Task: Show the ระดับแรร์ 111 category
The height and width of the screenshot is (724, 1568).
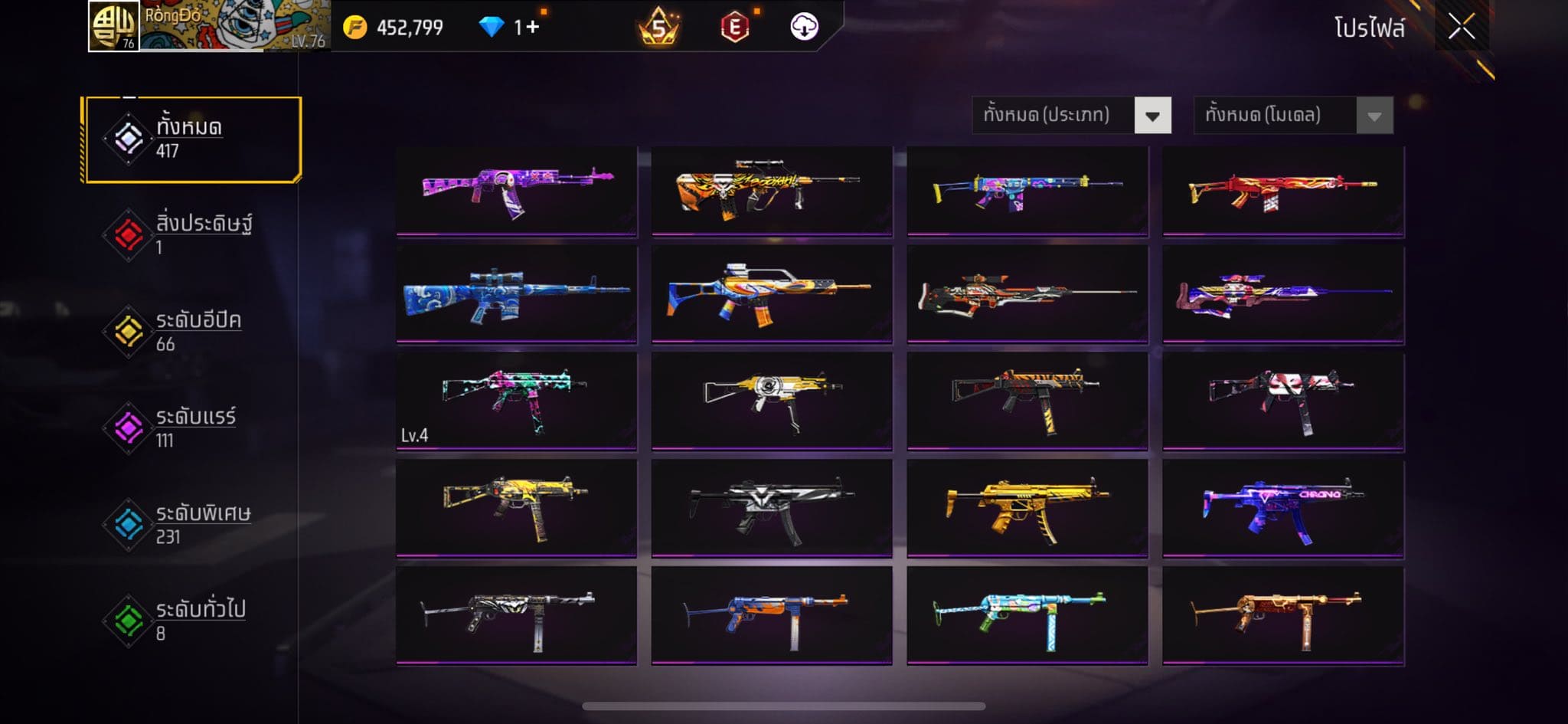Action: point(192,428)
